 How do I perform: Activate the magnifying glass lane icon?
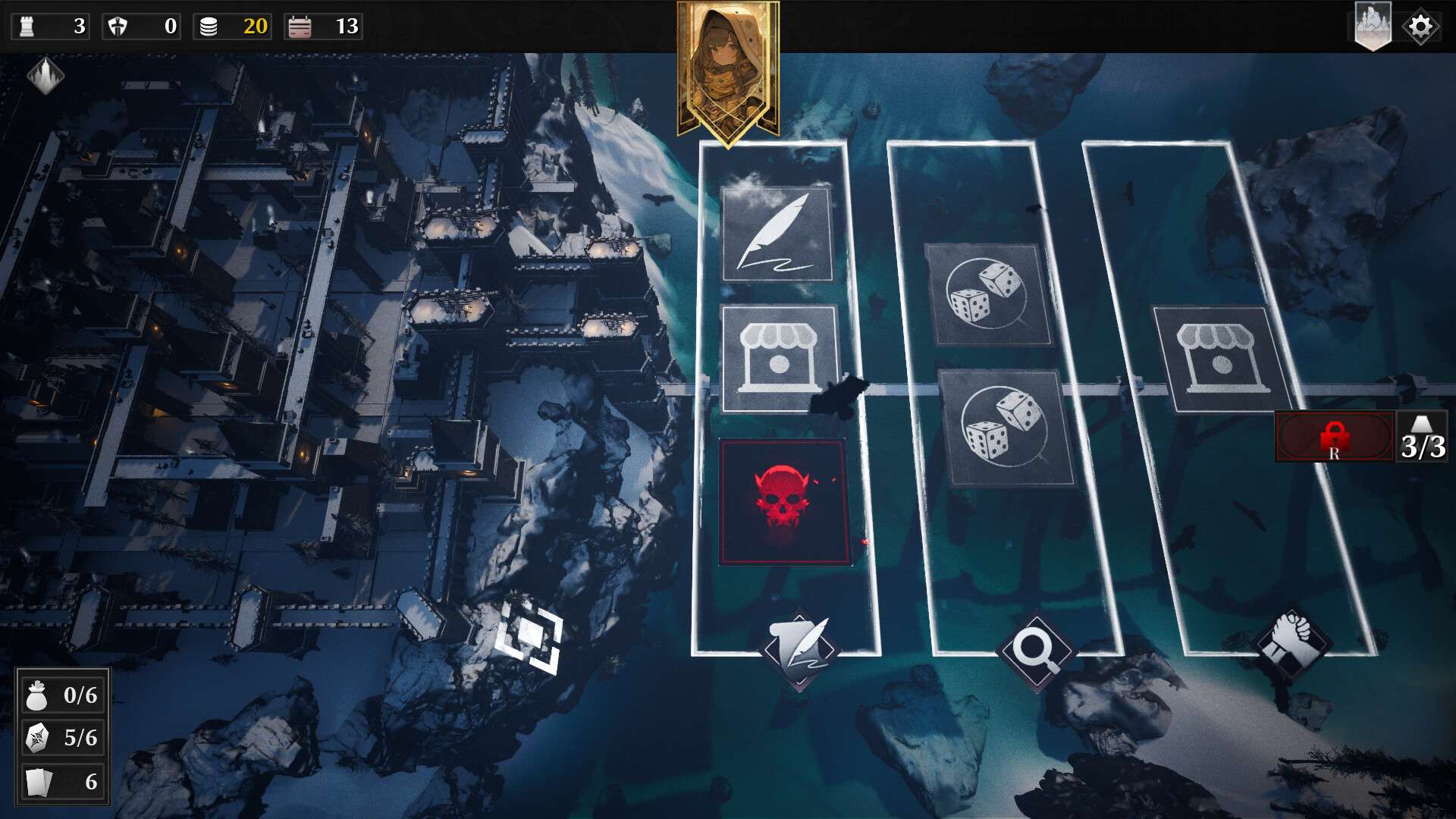point(1036,650)
